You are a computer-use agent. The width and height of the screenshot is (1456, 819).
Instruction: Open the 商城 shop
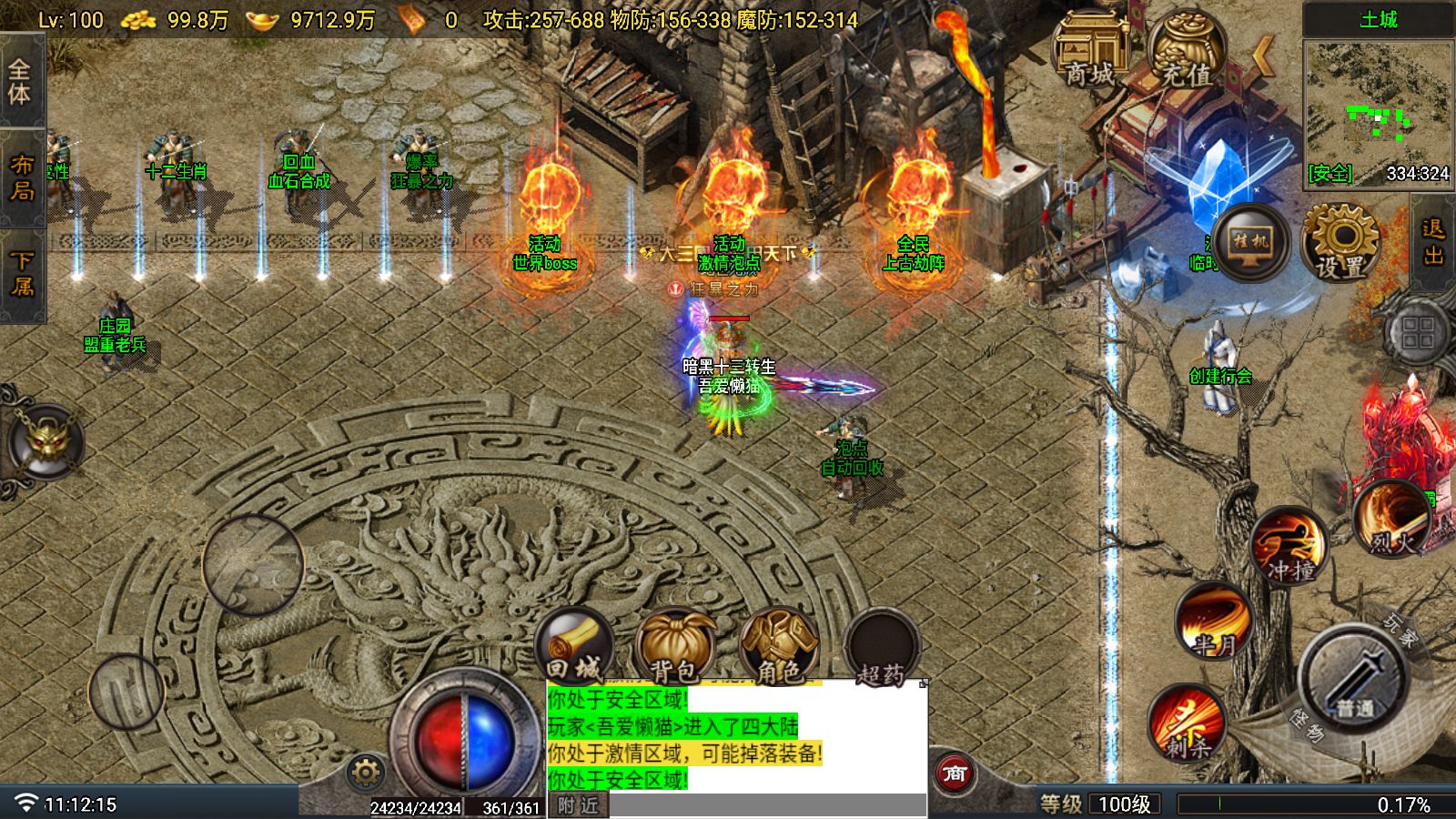click(x=1090, y=50)
